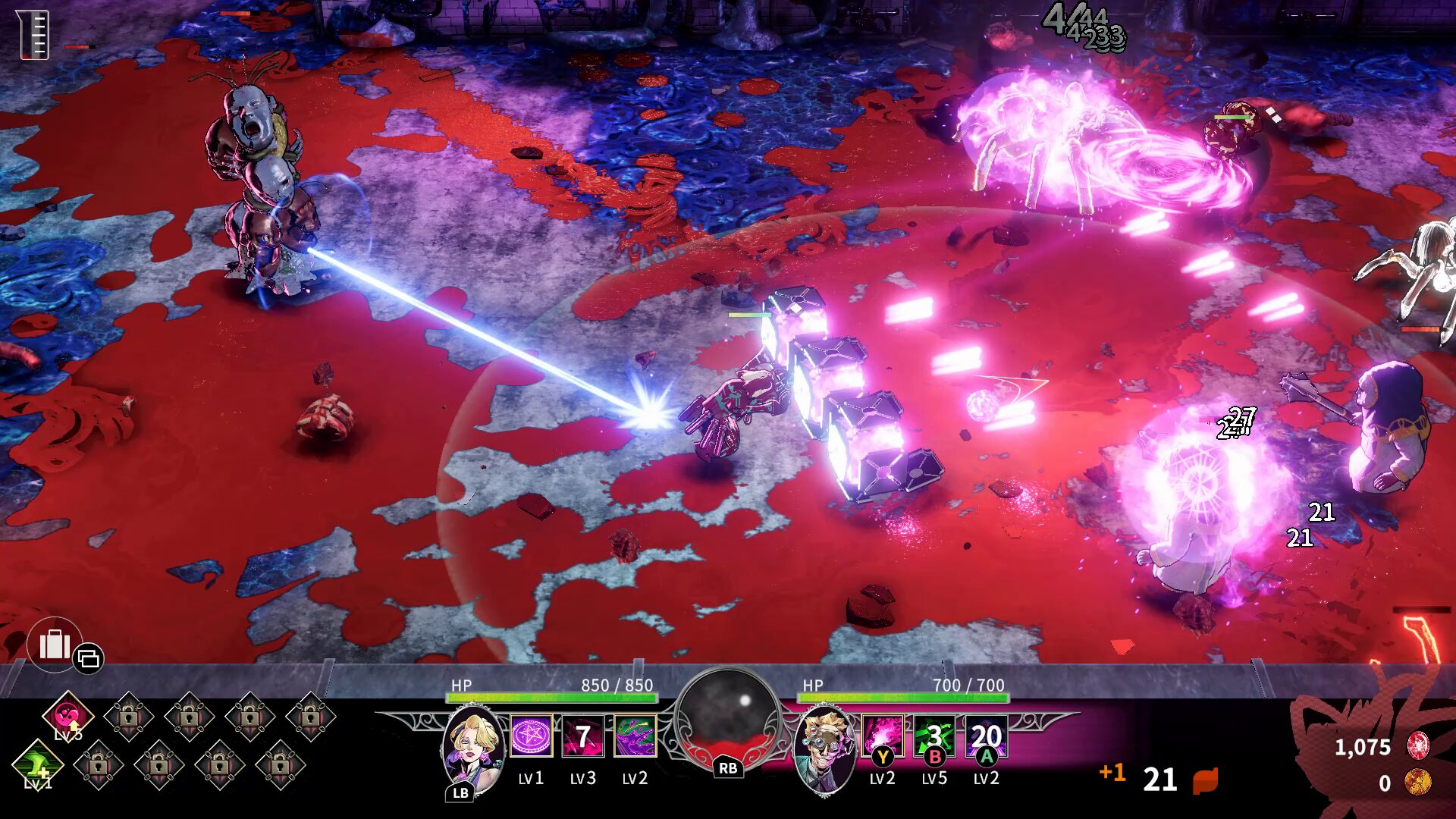The image size is (1456, 819).
Task: Activate the purple pentagram circle skill
Action: pos(531,736)
